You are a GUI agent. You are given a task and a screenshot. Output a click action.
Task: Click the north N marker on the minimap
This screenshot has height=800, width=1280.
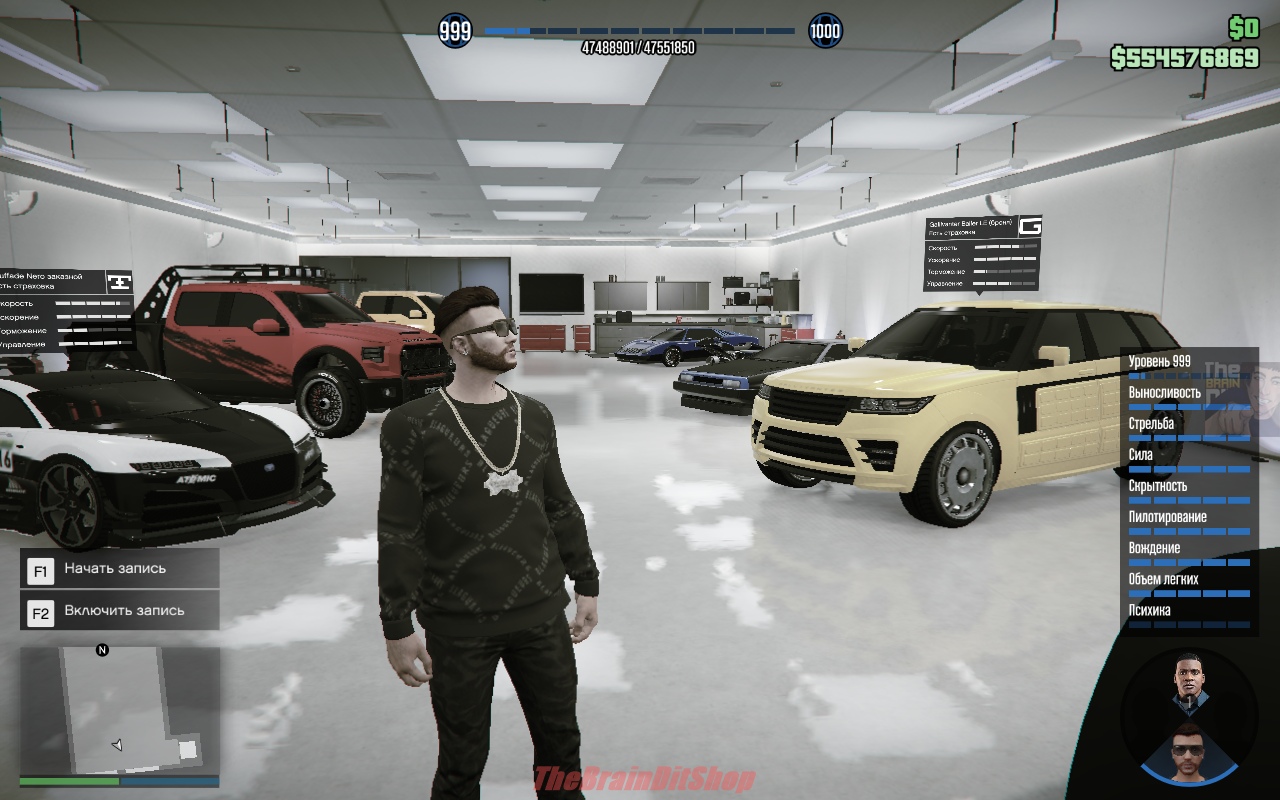[x=103, y=649]
